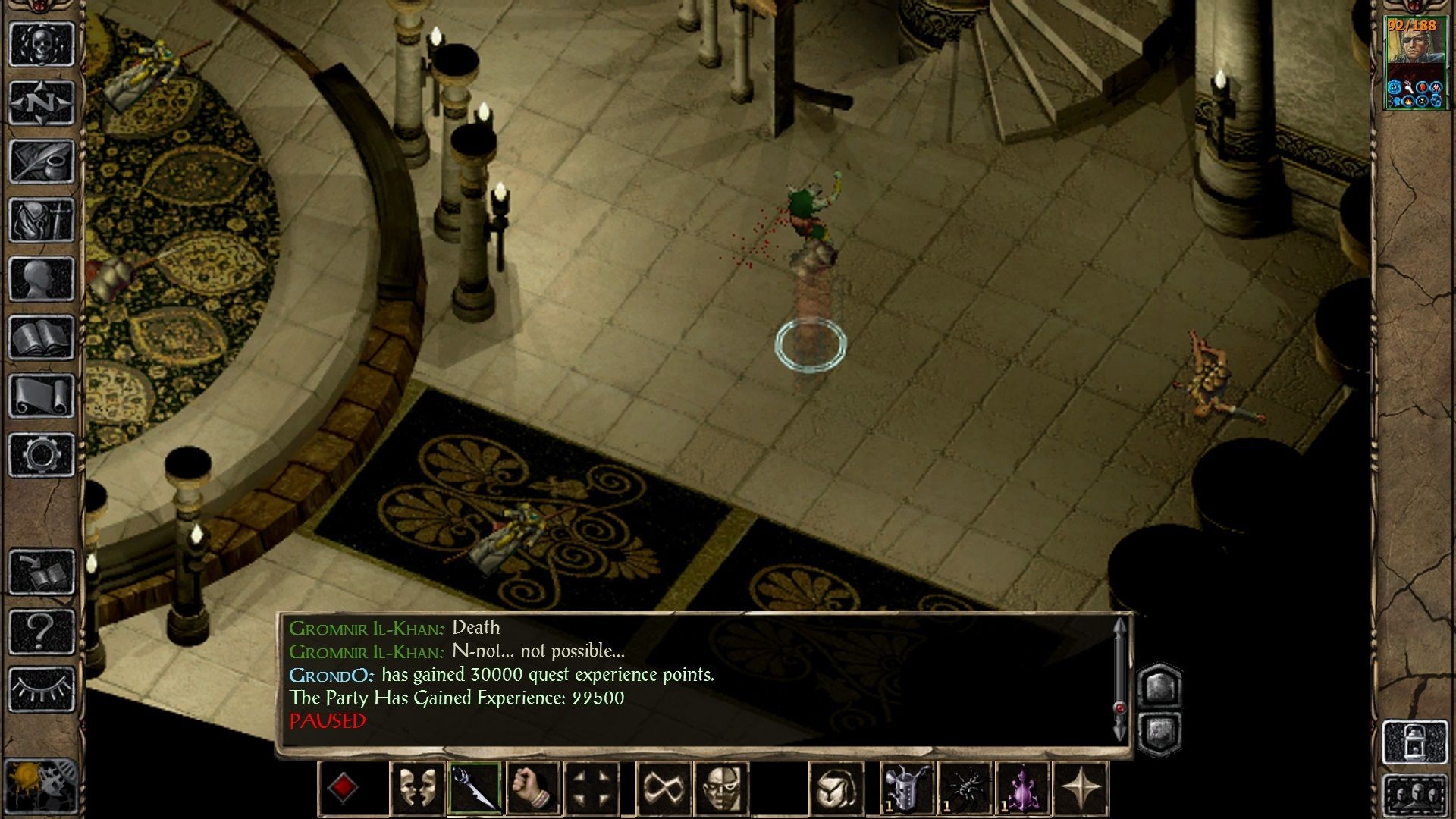Open the star special abilities button
Image resolution: width=1456 pixels, height=819 pixels.
[x=1081, y=788]
